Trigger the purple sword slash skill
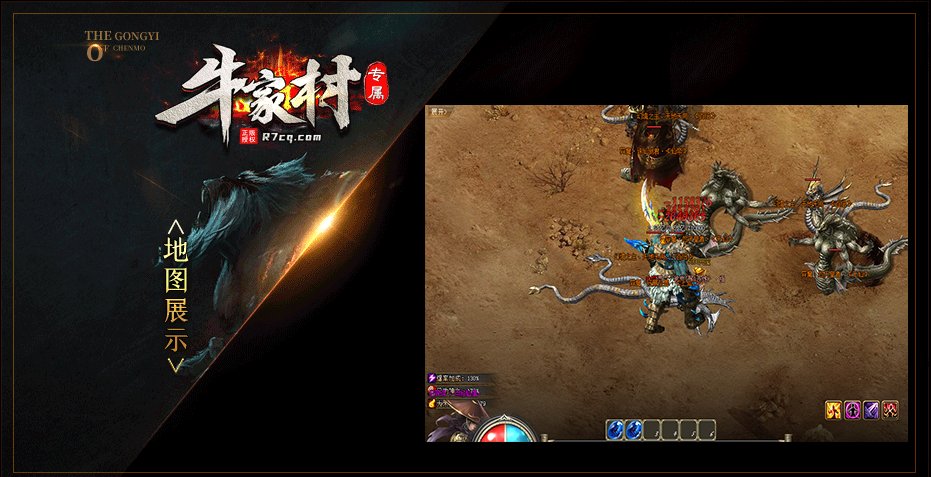The width and height of the screenshot is (931, 477). (871, 409)
